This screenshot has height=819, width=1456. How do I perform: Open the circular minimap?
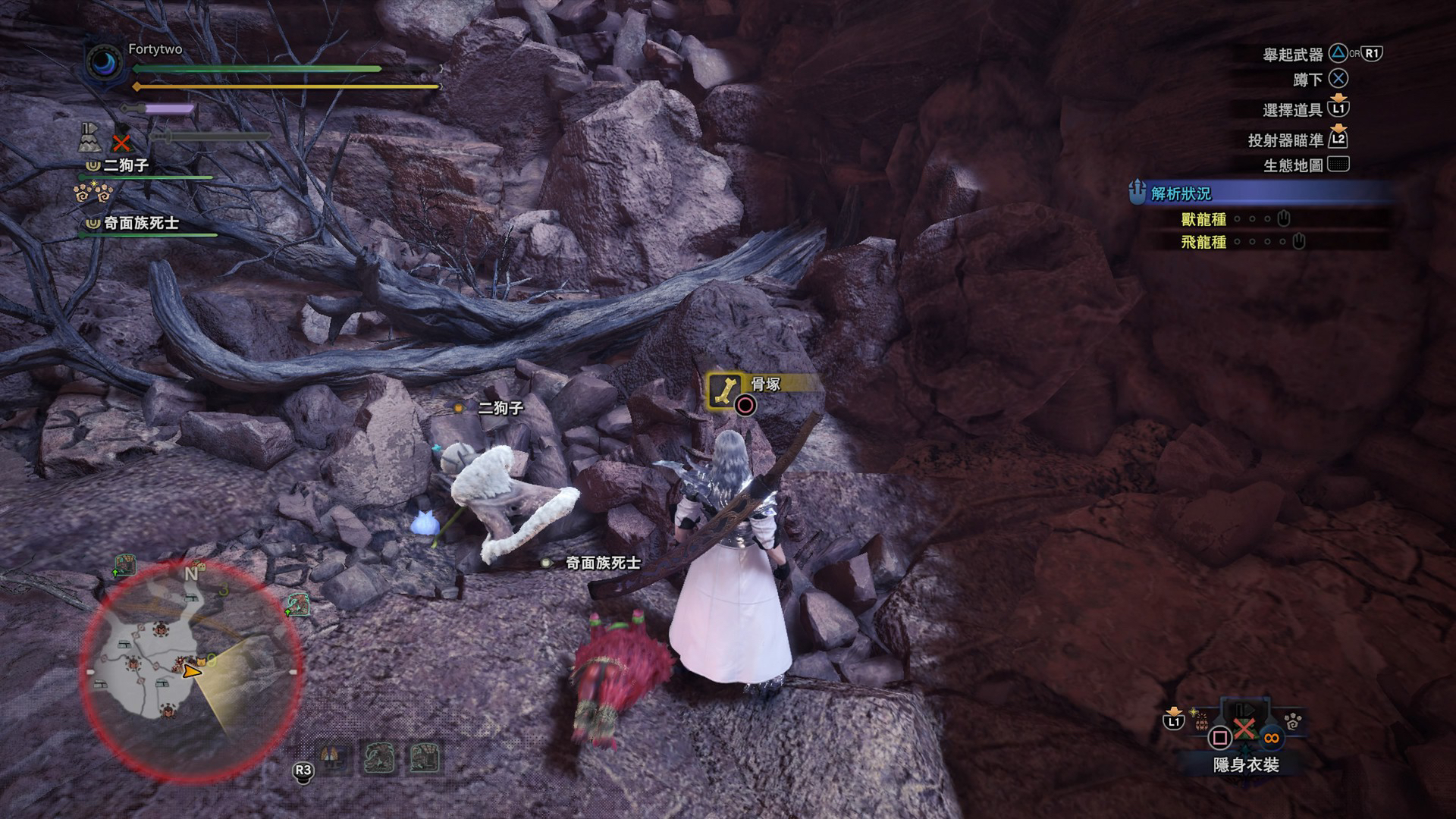coord(191,670)
